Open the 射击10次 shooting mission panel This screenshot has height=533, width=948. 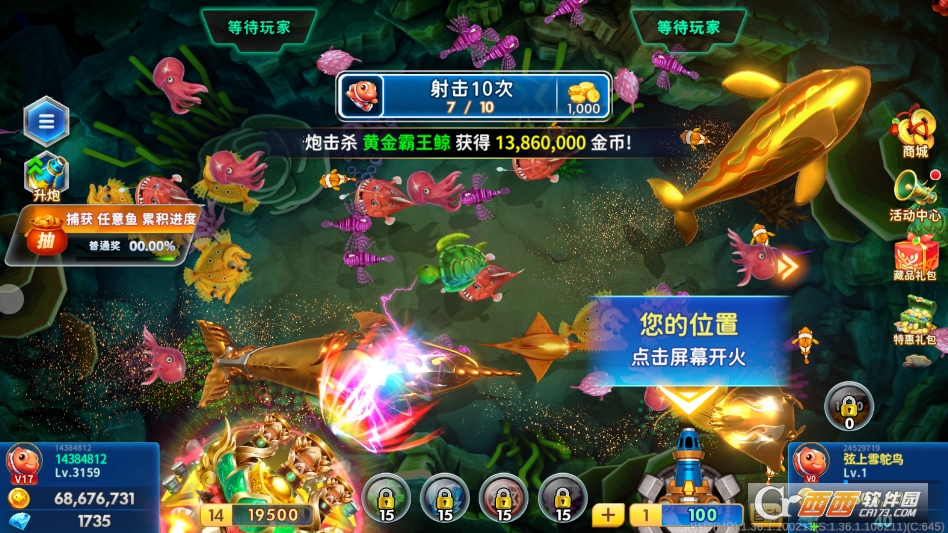473,97
